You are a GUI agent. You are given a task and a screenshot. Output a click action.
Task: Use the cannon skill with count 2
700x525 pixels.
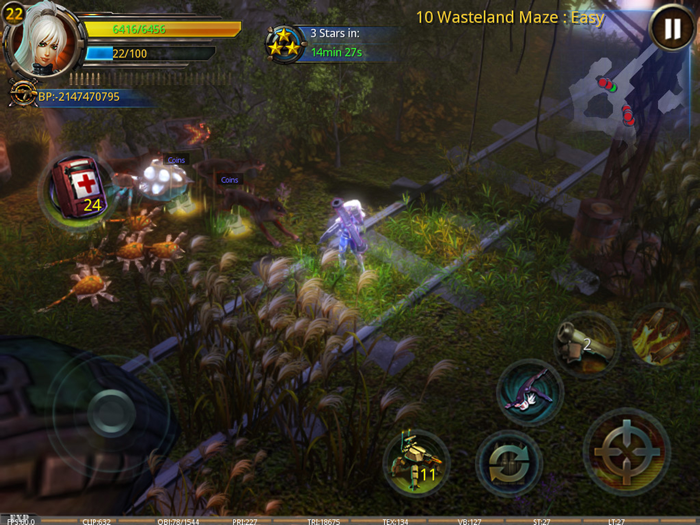click(x=587, y=343)
